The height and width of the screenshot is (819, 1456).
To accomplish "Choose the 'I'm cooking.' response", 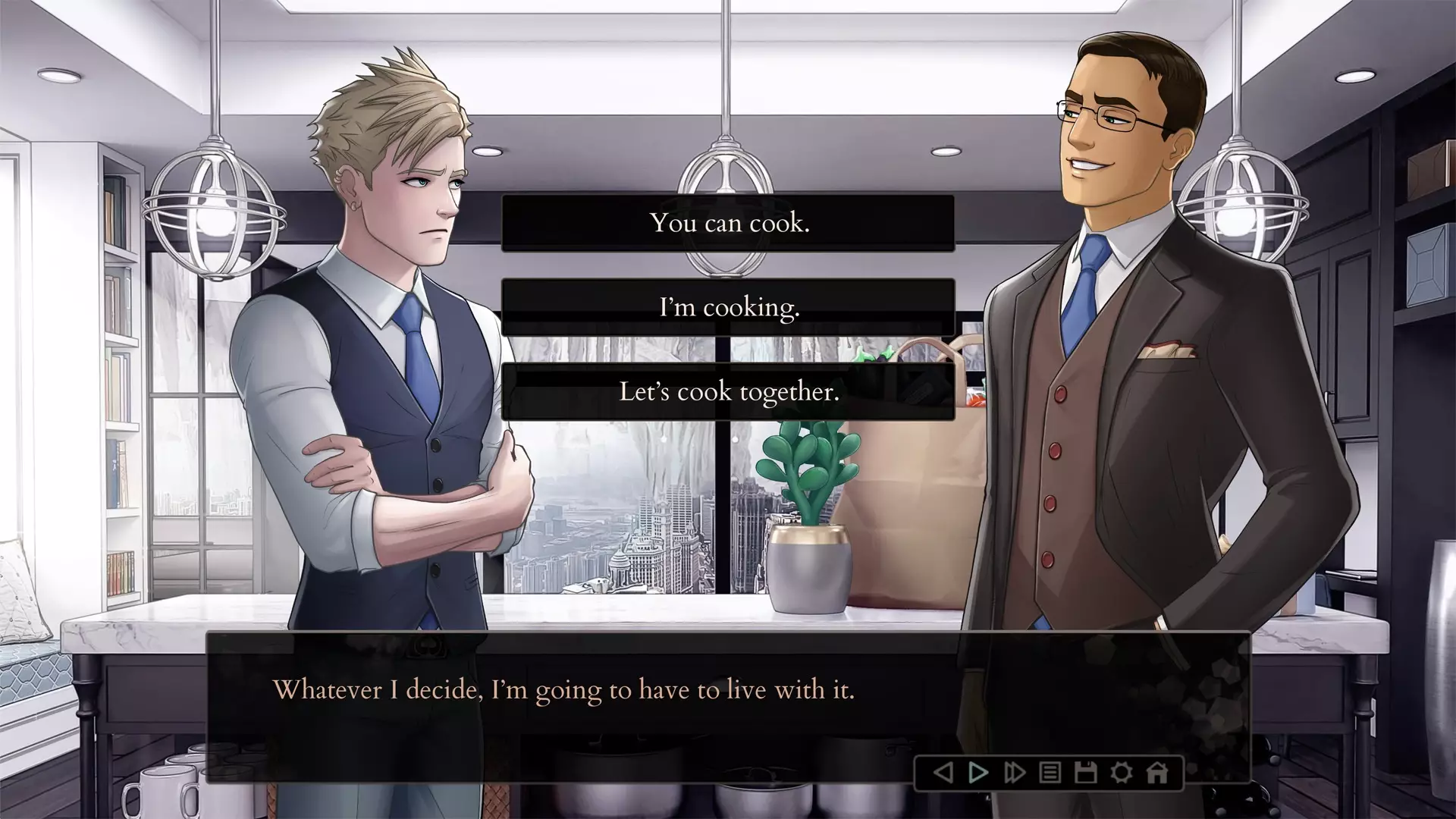I will pos(728,308).
